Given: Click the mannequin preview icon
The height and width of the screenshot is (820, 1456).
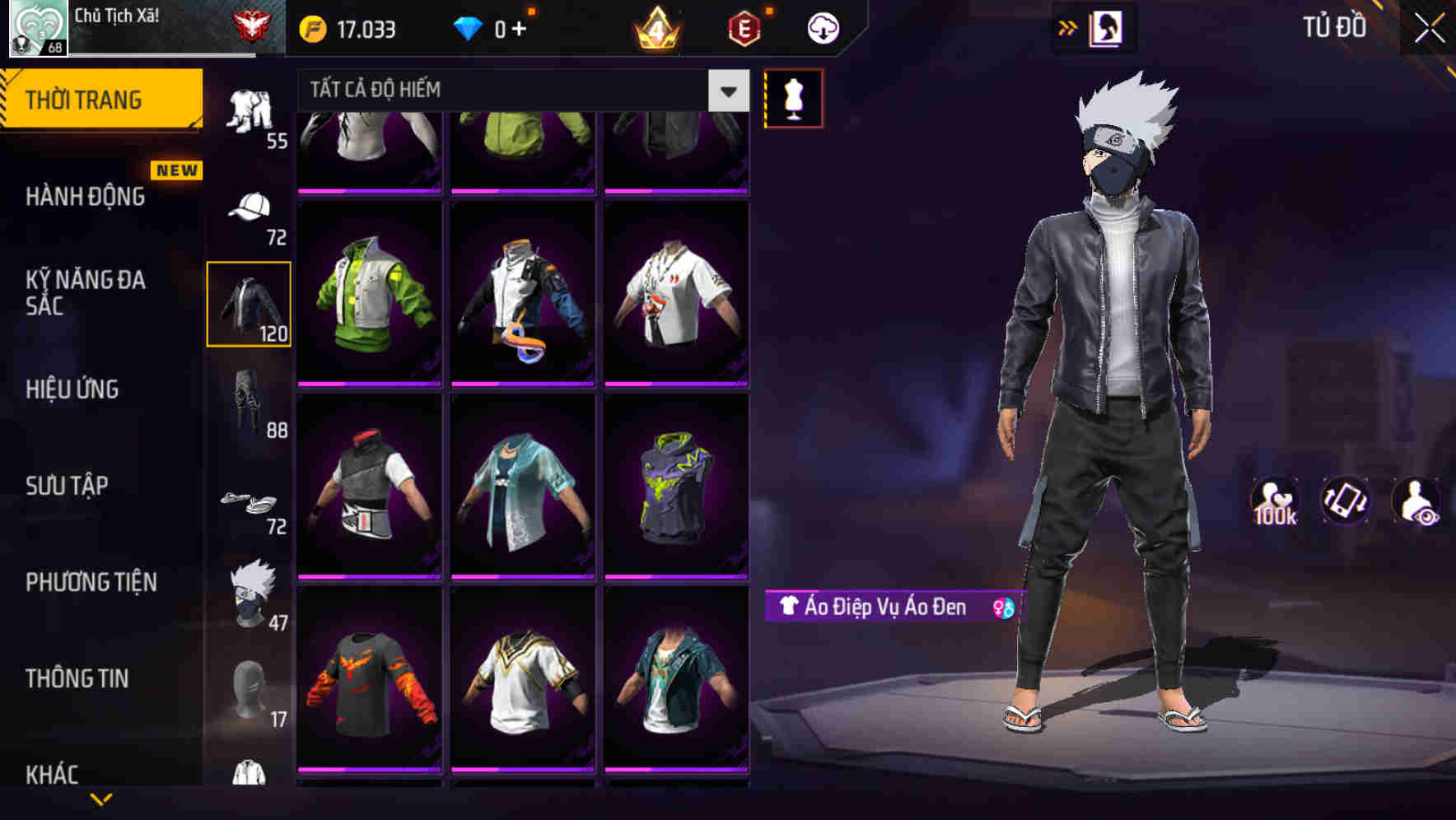Looking at the screenshot, I should (793, 97).
